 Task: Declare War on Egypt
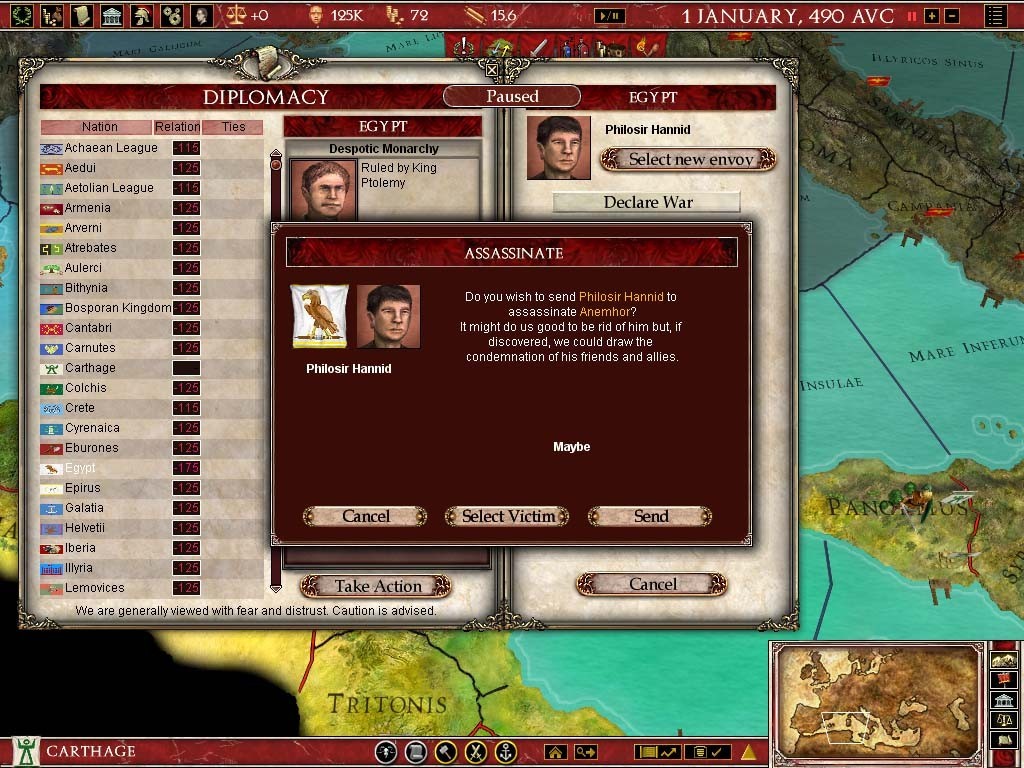647,202
